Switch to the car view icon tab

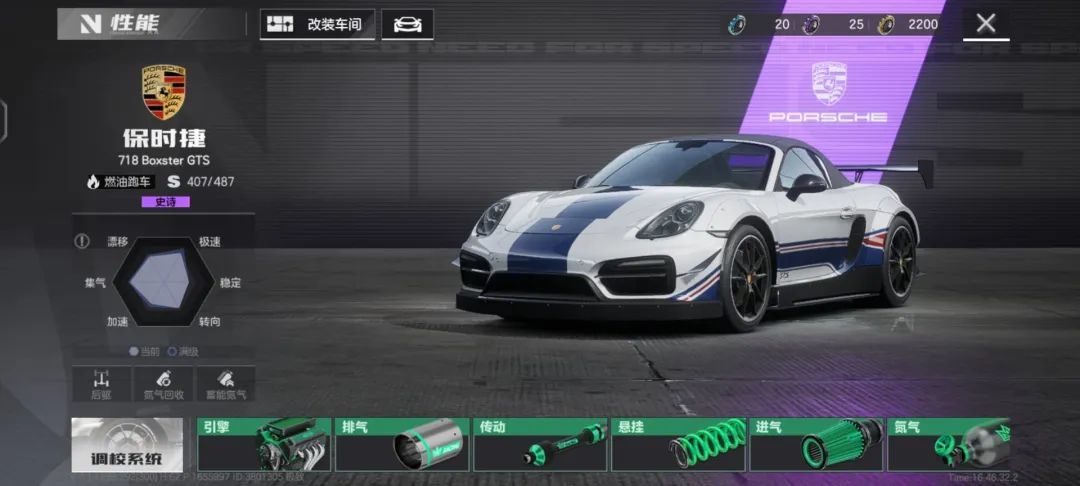(407, 24)
